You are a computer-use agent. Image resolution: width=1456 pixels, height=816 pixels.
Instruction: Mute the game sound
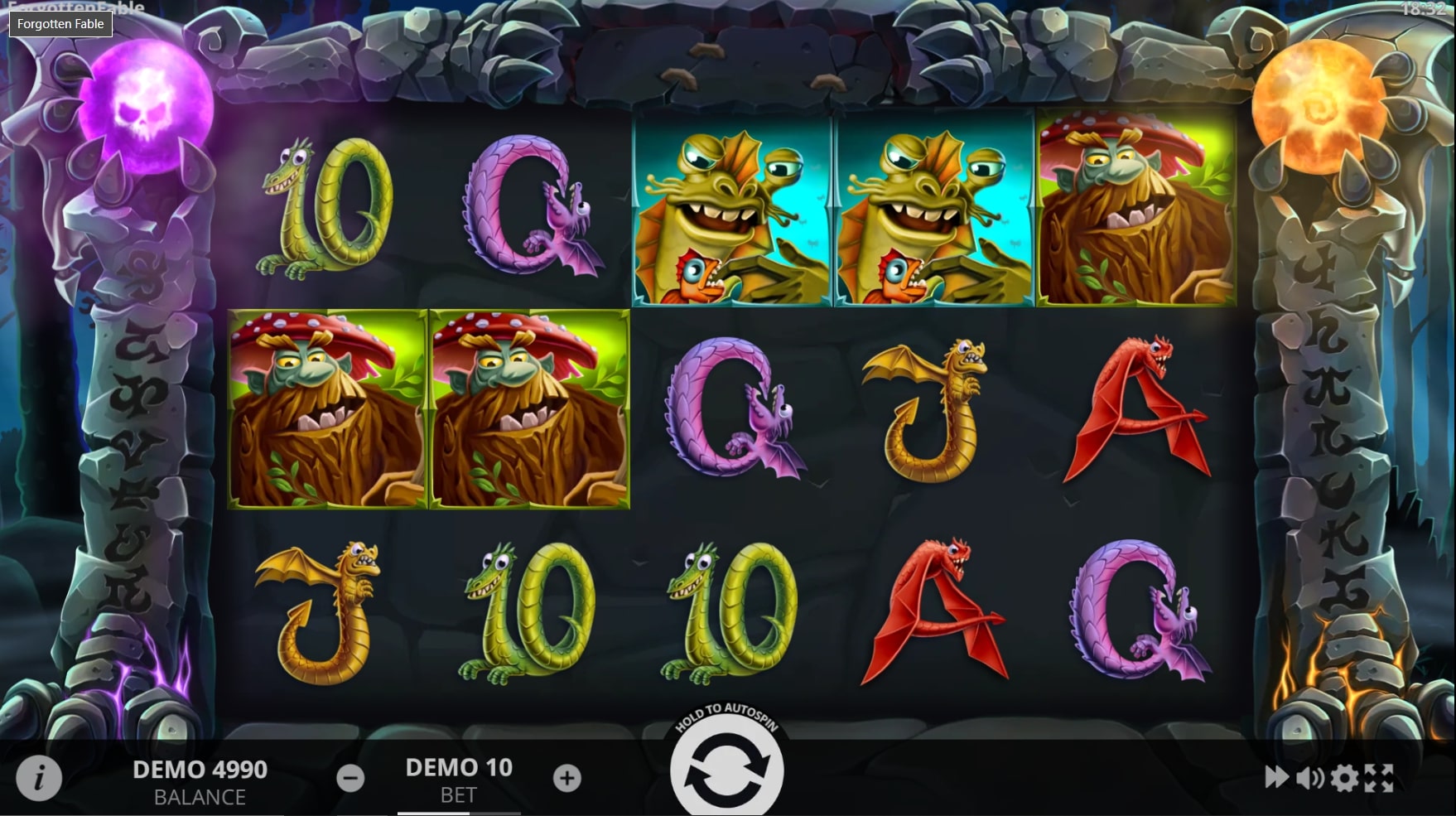point(1309,777)
